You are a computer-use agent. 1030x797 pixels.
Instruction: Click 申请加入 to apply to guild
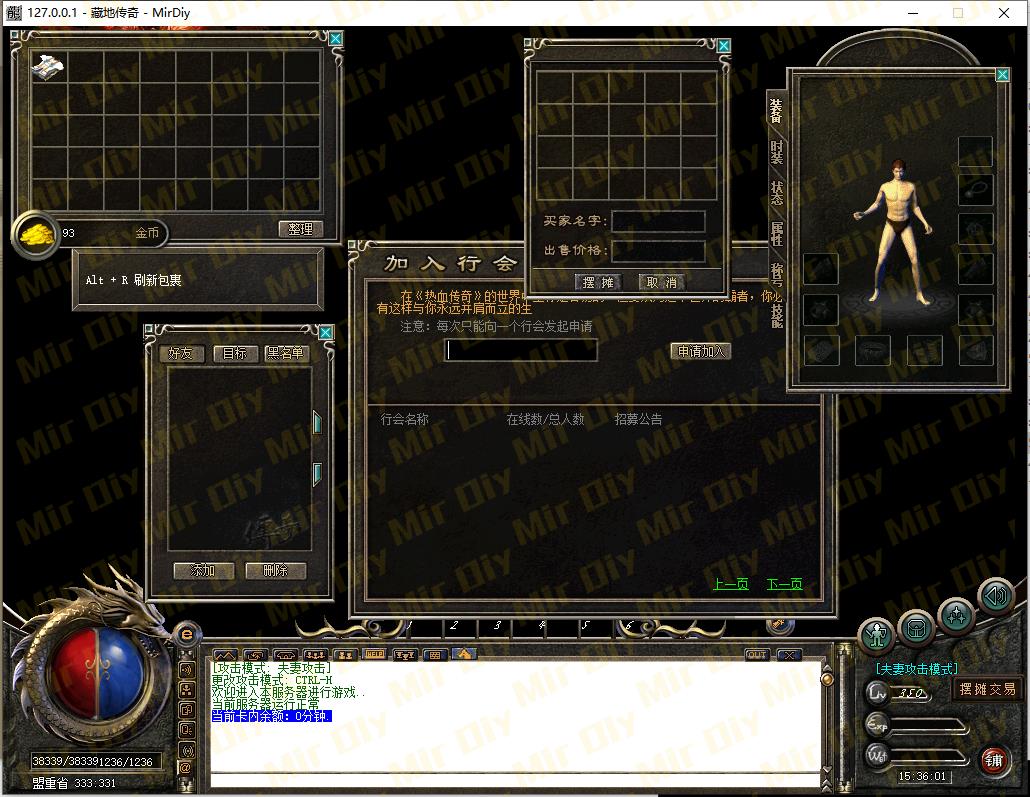pos(701,351)
